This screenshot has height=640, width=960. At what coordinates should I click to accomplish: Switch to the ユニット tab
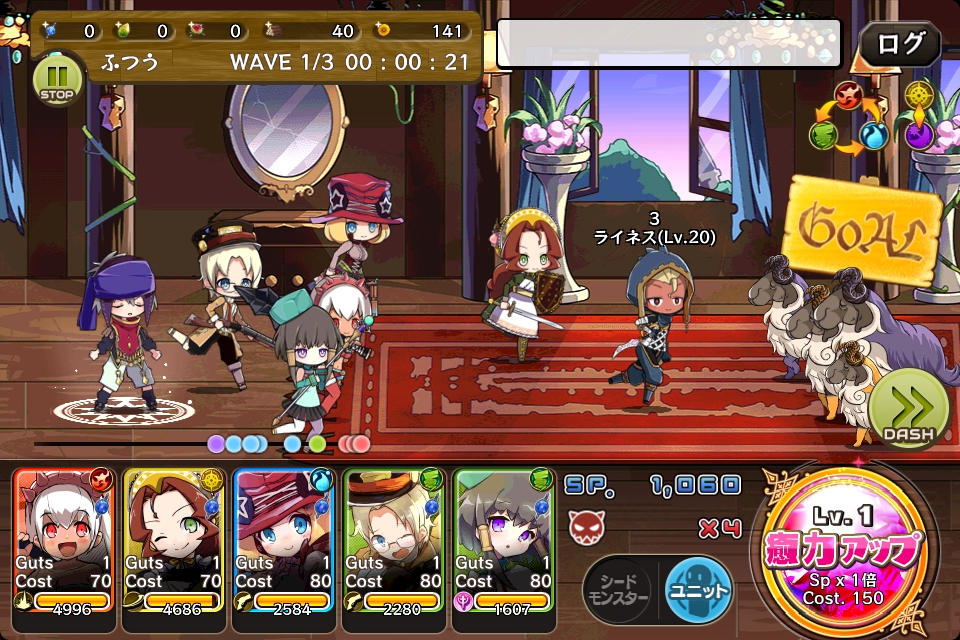coord(699,589)
